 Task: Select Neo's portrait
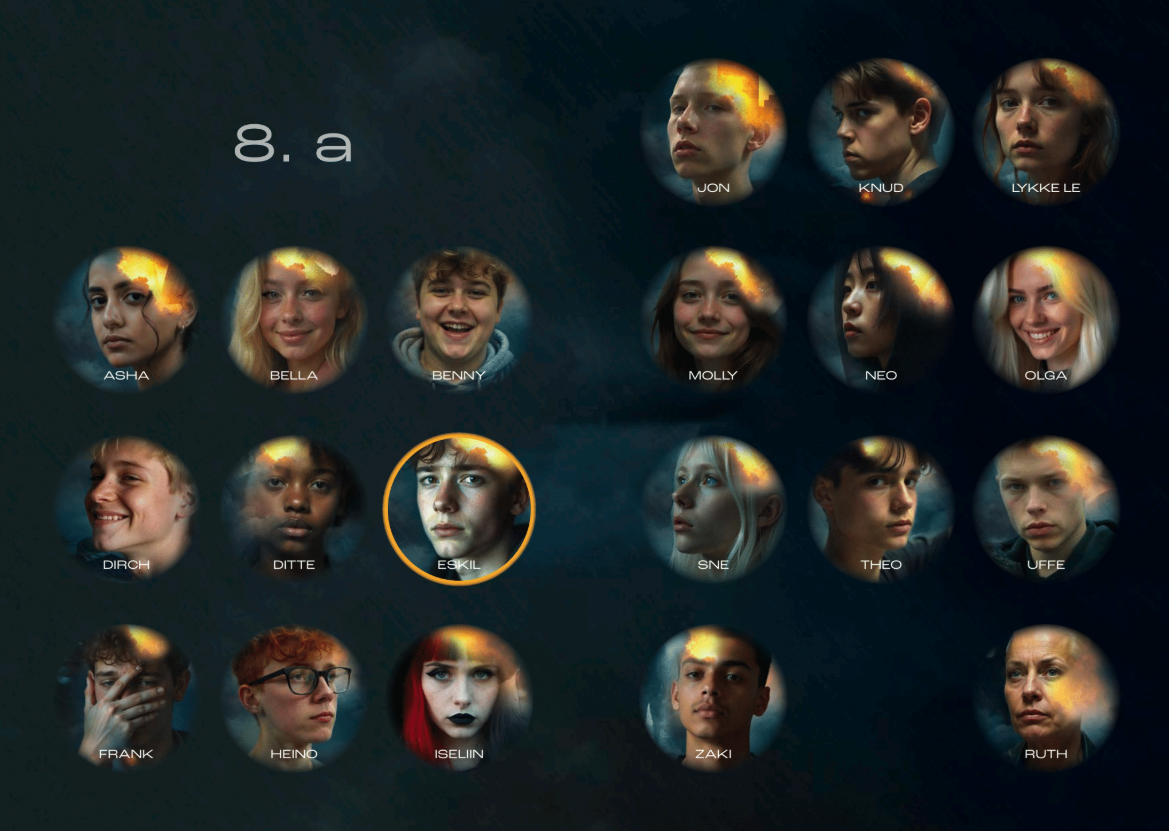(x=880, y=318)
